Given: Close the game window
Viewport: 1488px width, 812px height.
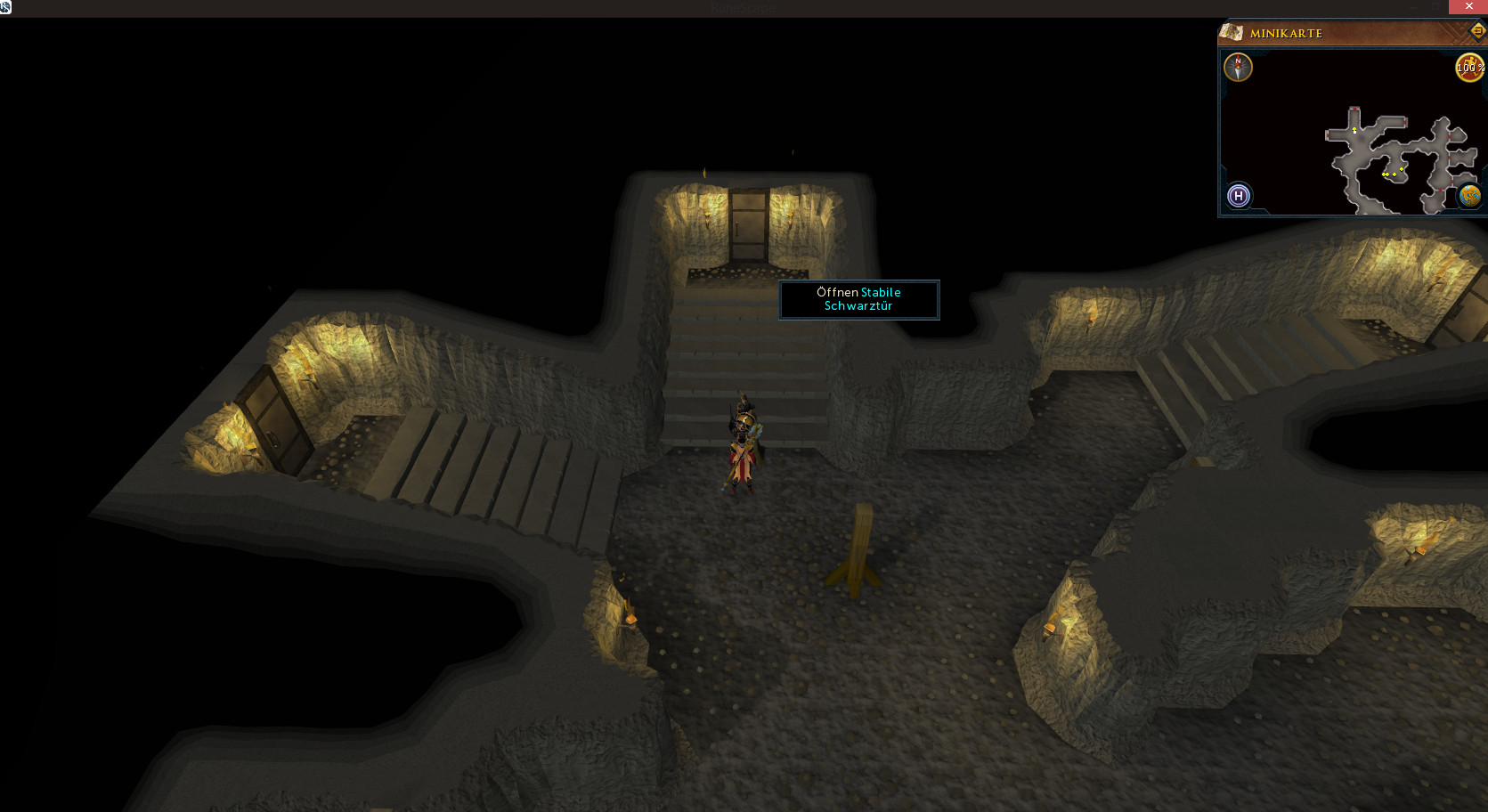Looking at the screenshot, I should pyautogui.click(x=1468, y=7).
